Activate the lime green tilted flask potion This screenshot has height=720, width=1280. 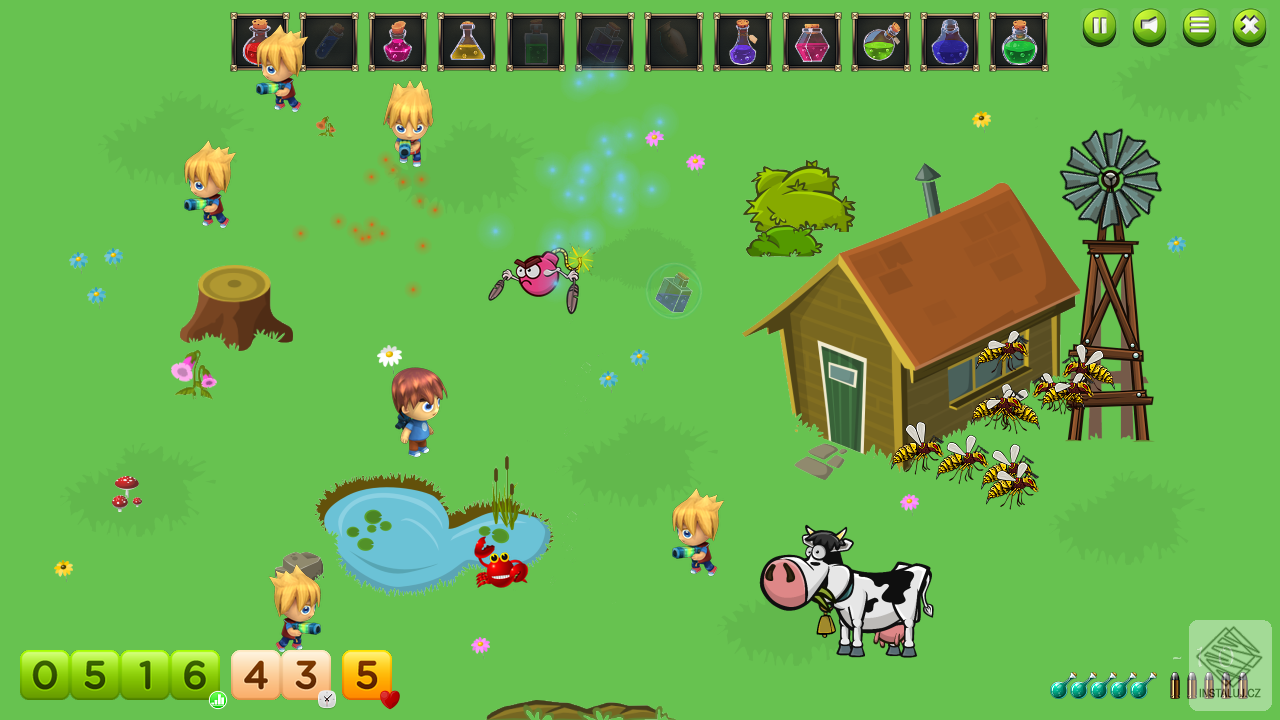tap(881, 42)
